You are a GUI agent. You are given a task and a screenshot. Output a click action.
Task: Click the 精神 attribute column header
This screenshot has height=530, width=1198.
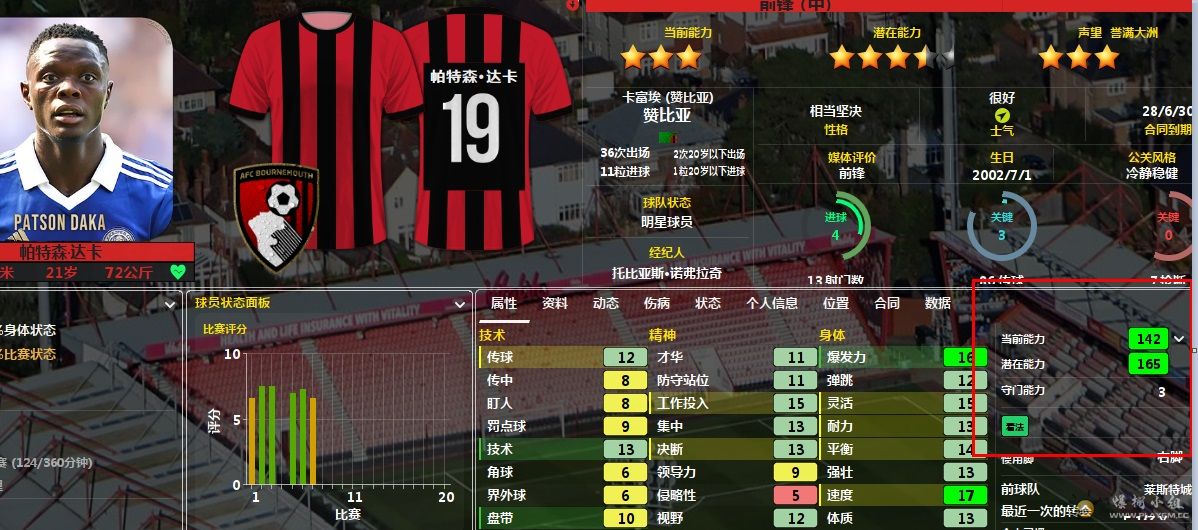pos(663,336)
